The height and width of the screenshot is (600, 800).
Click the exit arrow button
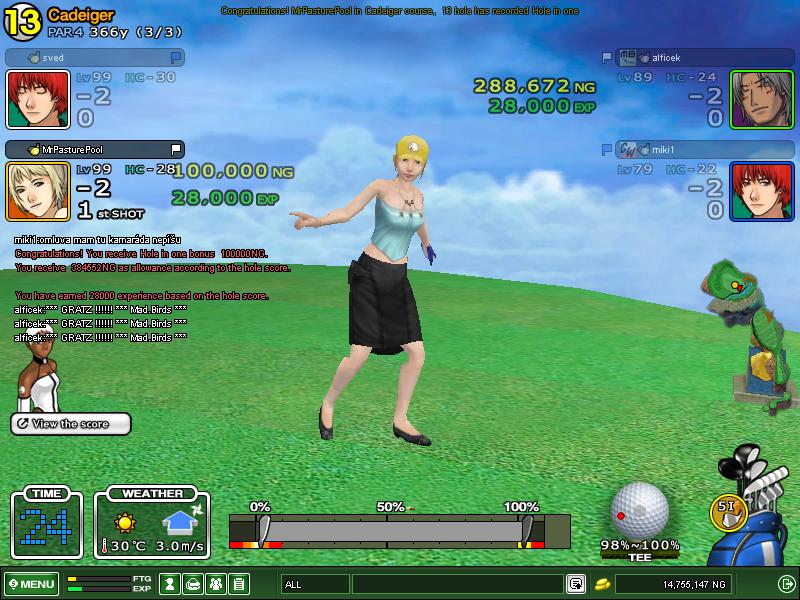coord(786,584)
